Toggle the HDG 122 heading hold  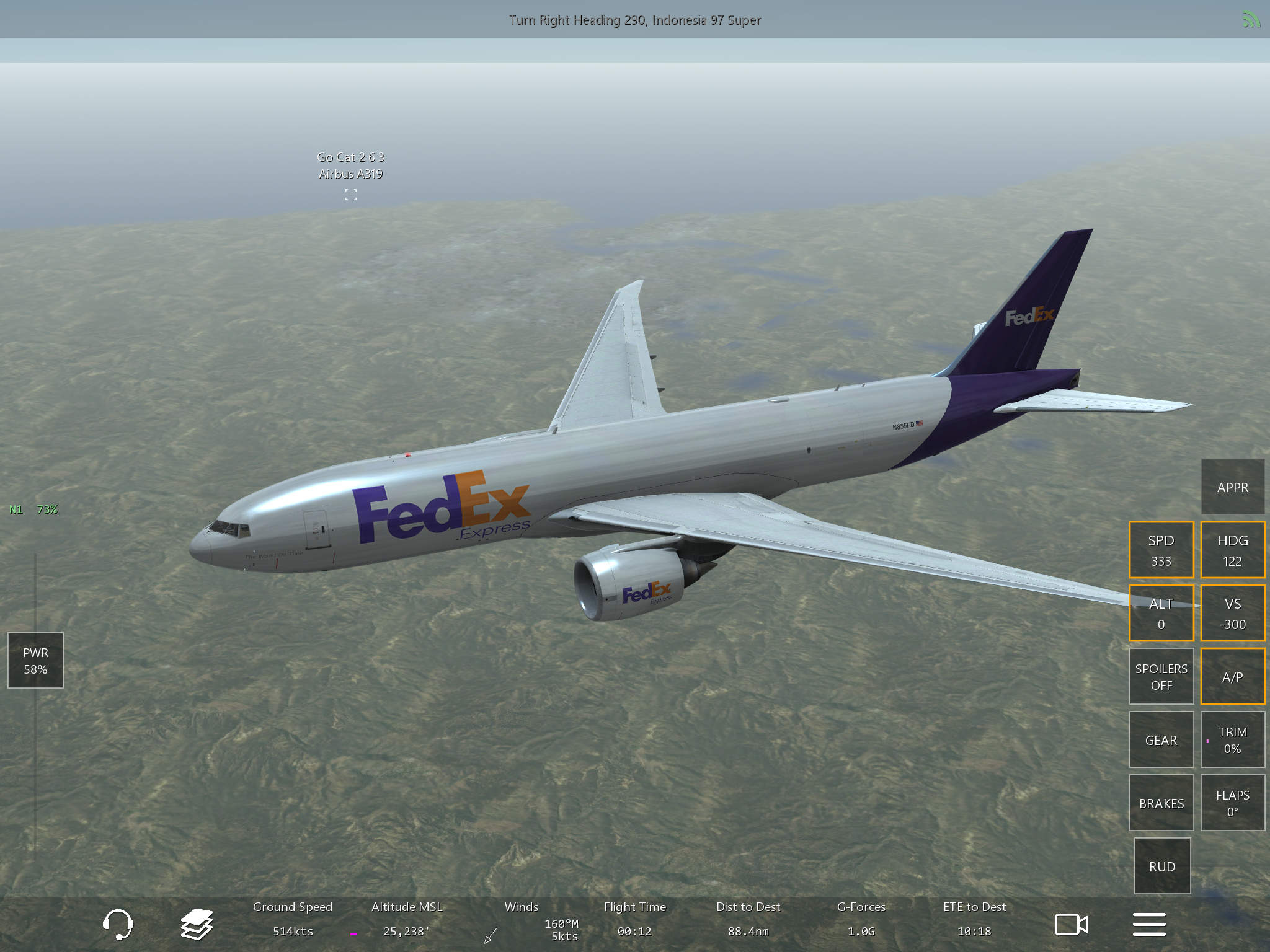click(1232, 550)
